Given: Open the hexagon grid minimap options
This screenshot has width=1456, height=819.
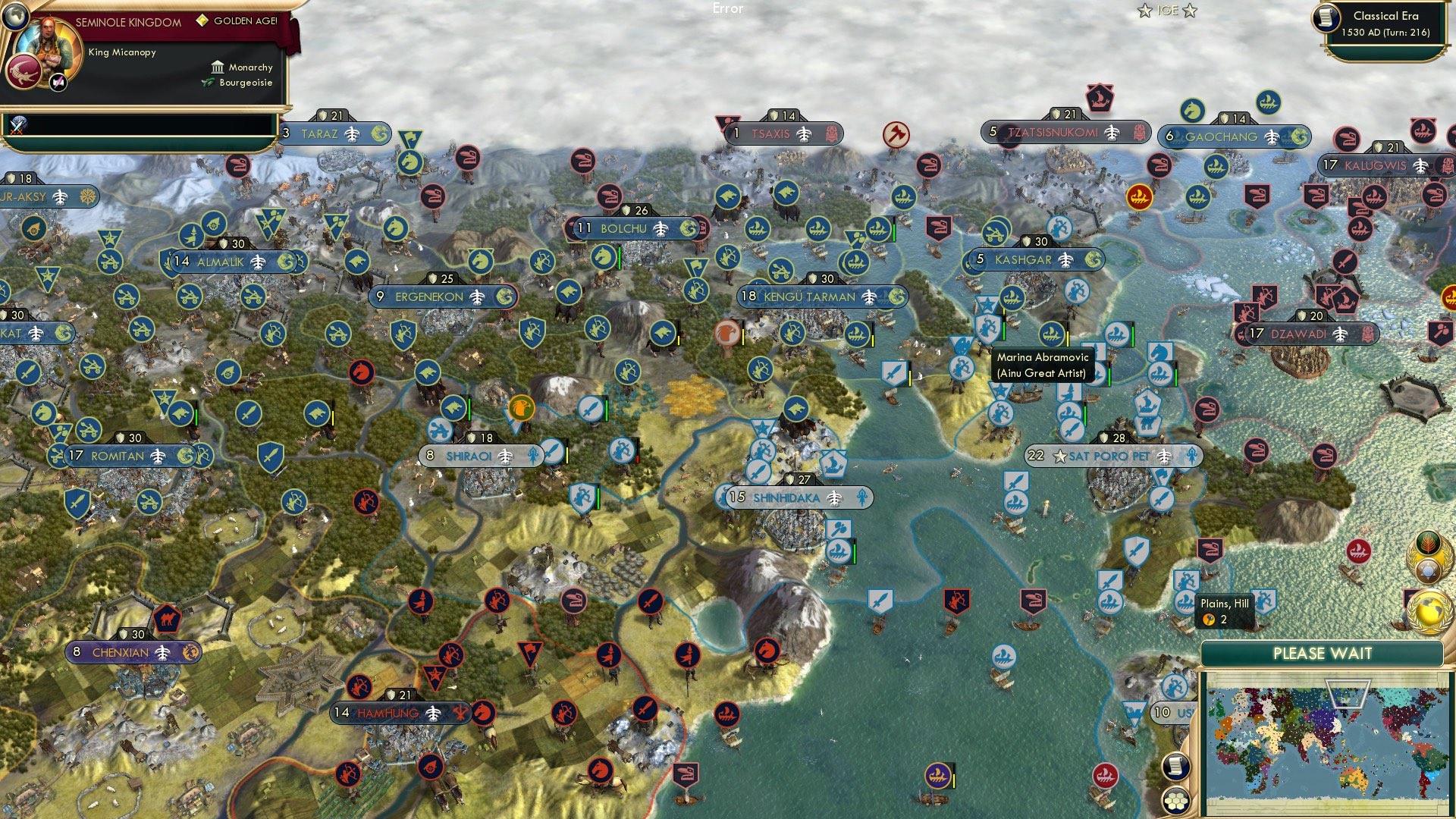Looking at the screenshot, I should pyautogui.click(x=1175, y=800).
